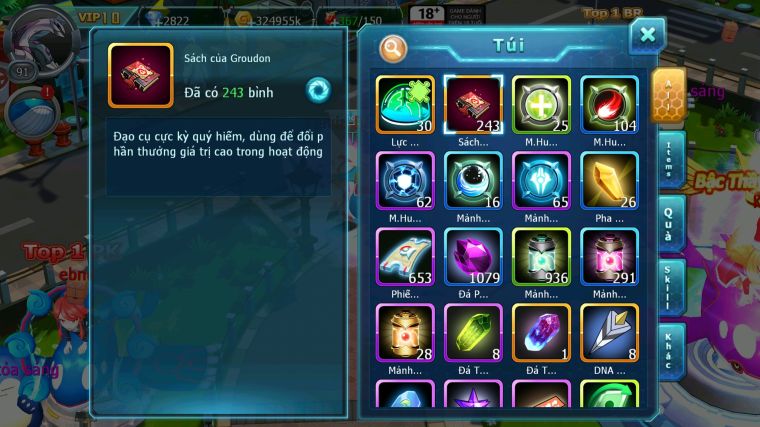Pick the pink canister with count 291
Screen dimensions: 760x427
[609, 258]
